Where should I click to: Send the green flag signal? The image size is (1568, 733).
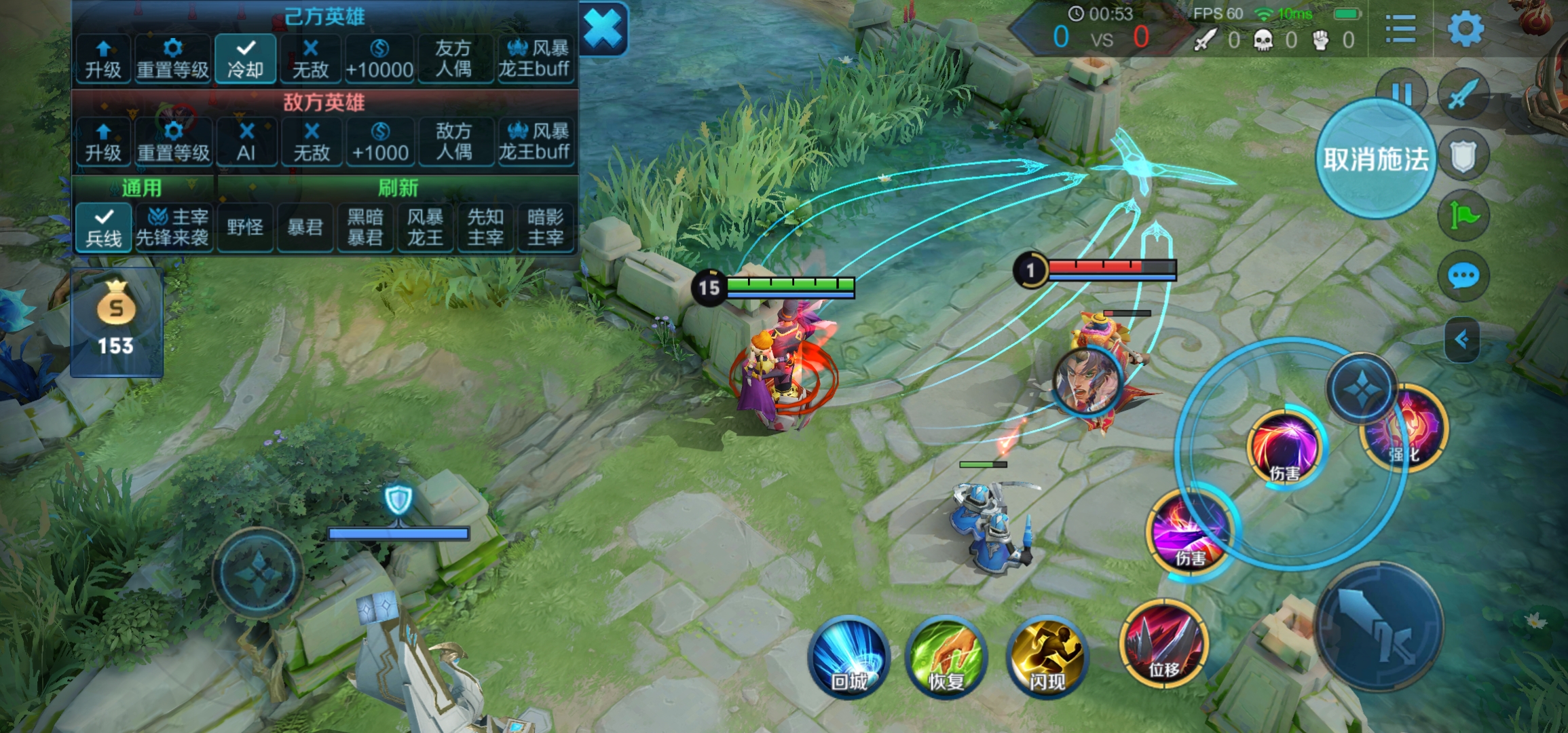coord(1463,217)
